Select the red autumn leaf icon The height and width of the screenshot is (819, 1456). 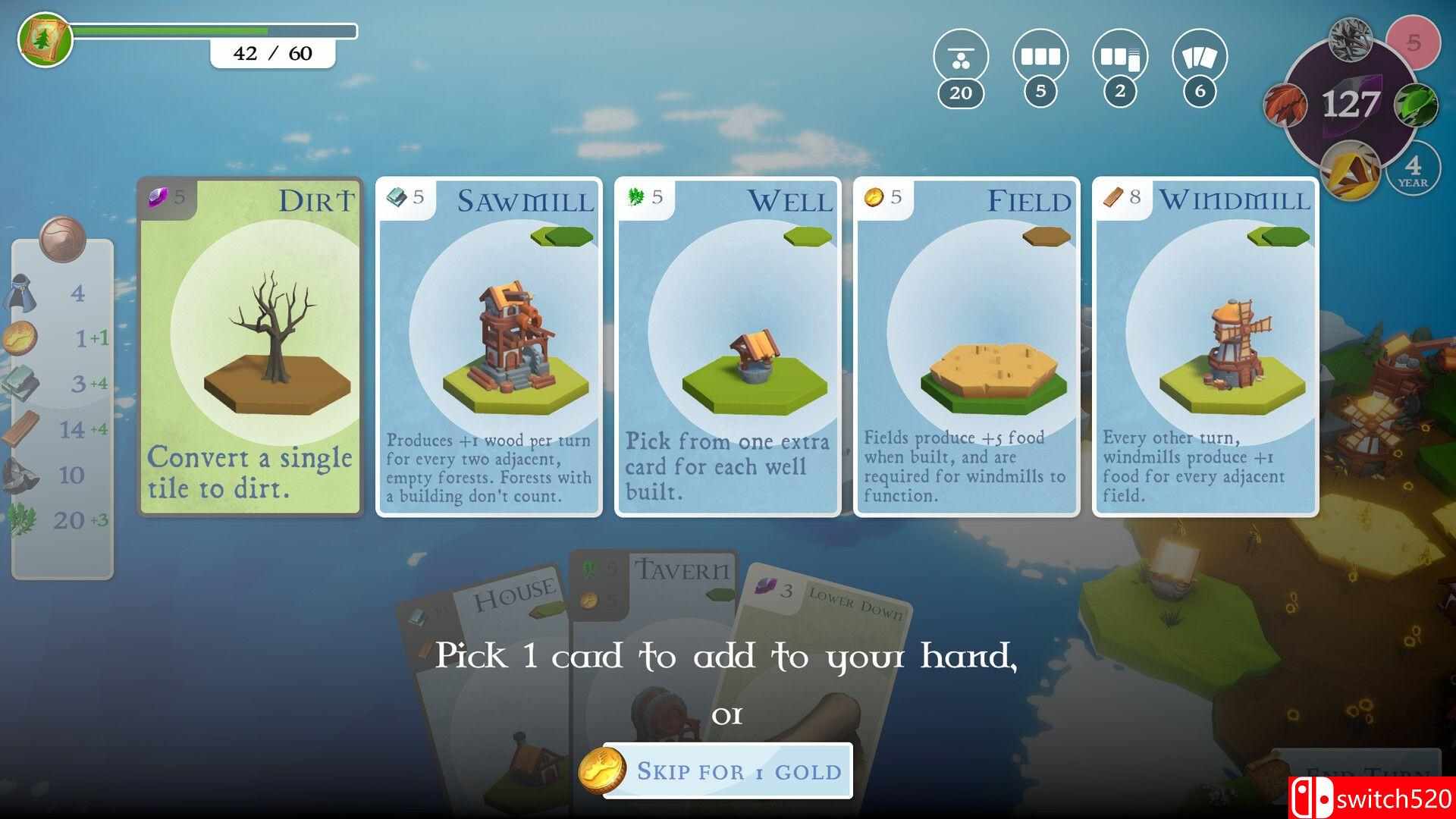1286,104
